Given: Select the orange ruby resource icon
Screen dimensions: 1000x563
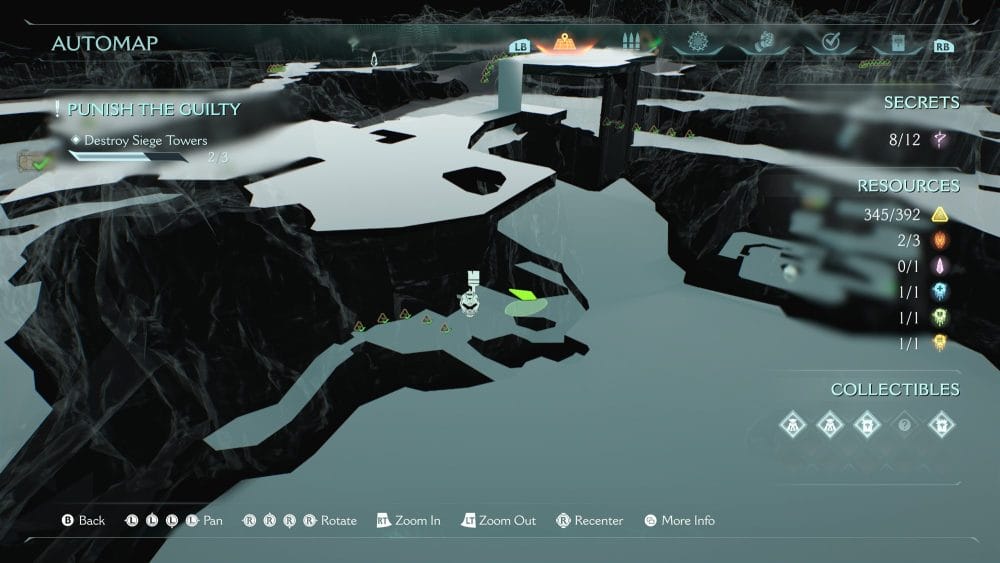Looking at the screenshot, I should tap(939, 240).
